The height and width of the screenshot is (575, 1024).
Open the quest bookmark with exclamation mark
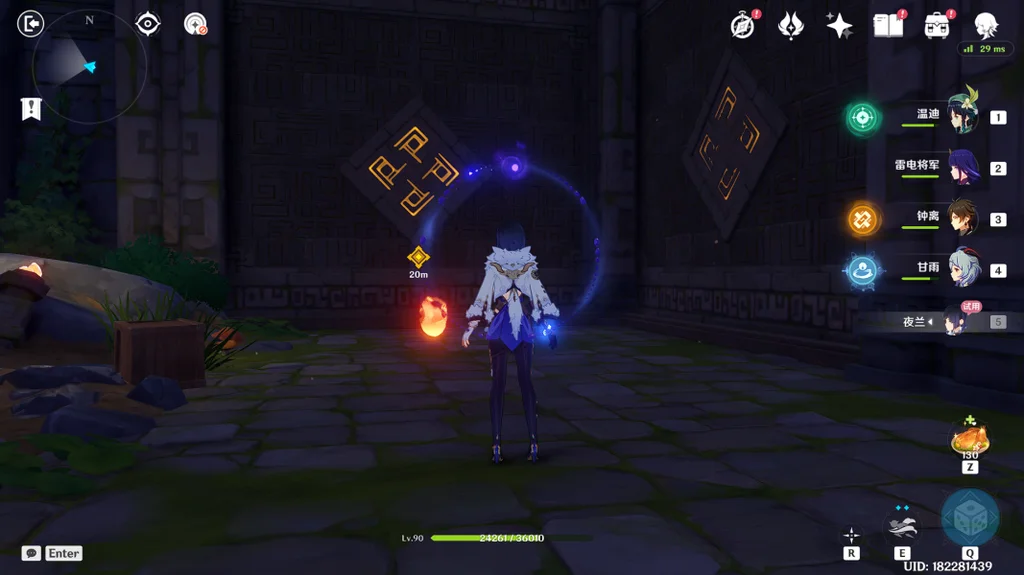click(x=31, y=109)
